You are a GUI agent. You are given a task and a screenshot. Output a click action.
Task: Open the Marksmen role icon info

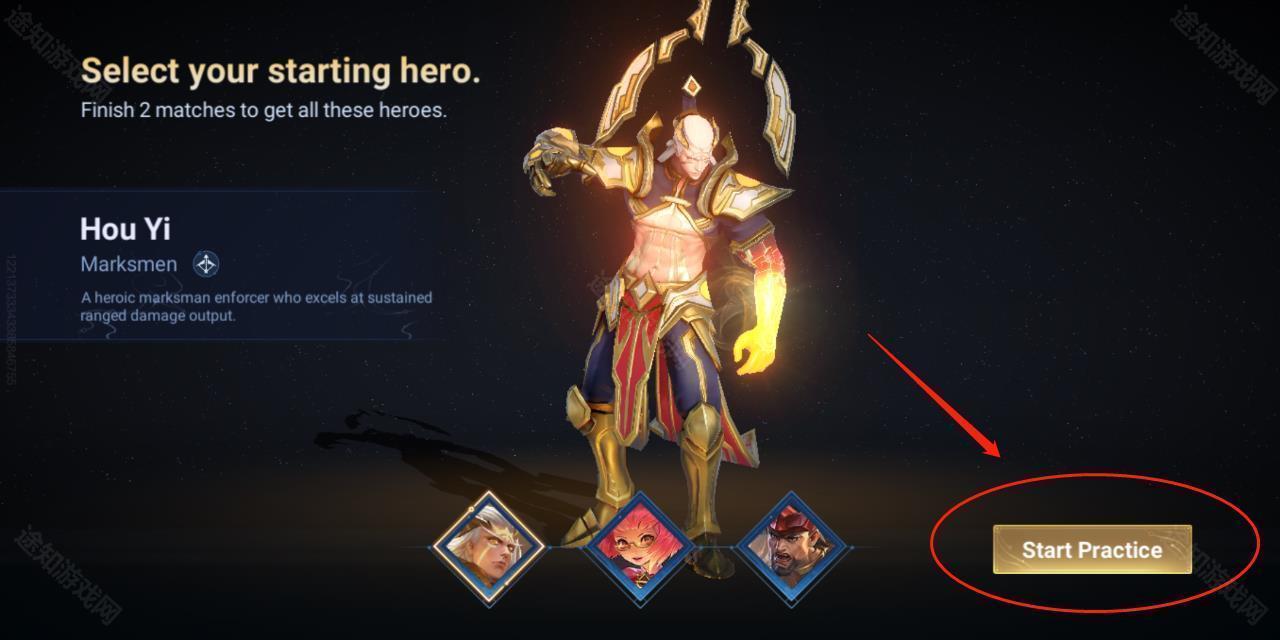(206, 264)
